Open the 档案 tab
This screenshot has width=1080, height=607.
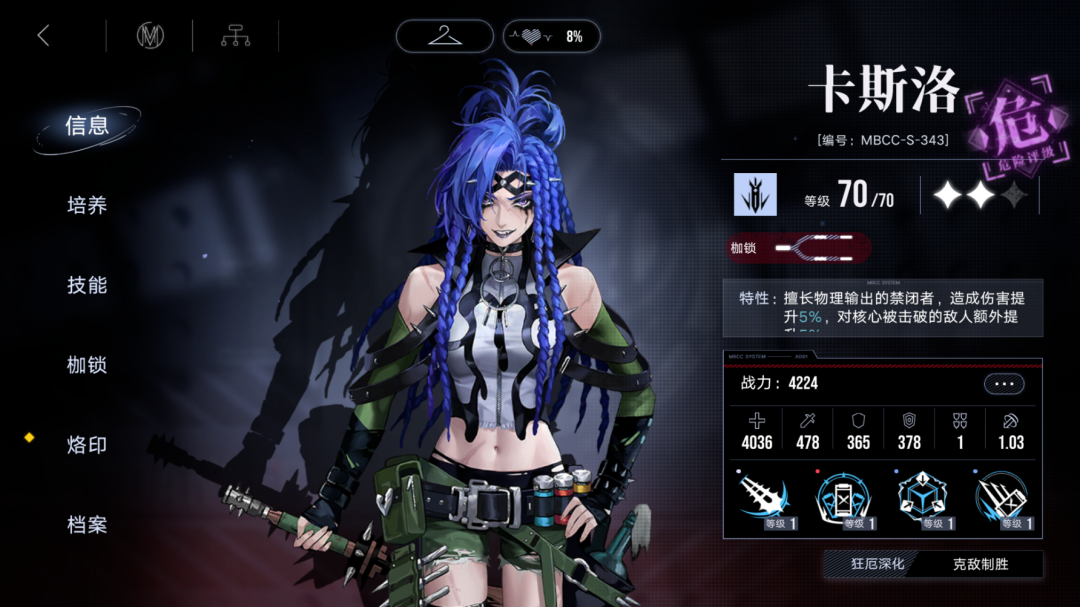pos(87,525)
